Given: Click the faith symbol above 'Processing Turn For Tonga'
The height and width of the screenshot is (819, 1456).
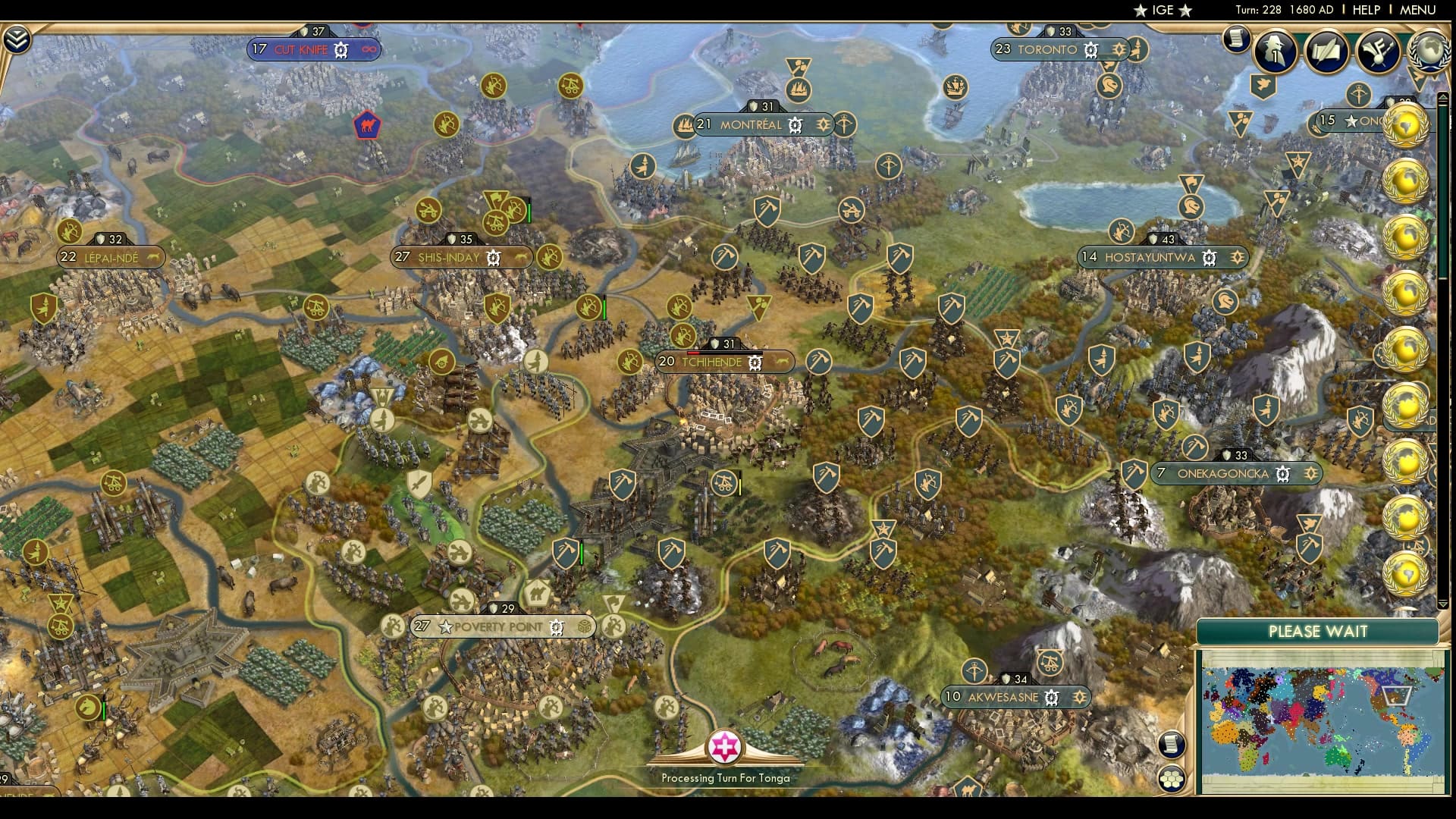Looking at the screenshot, I should pyautogui.click(x=726, y=748).
